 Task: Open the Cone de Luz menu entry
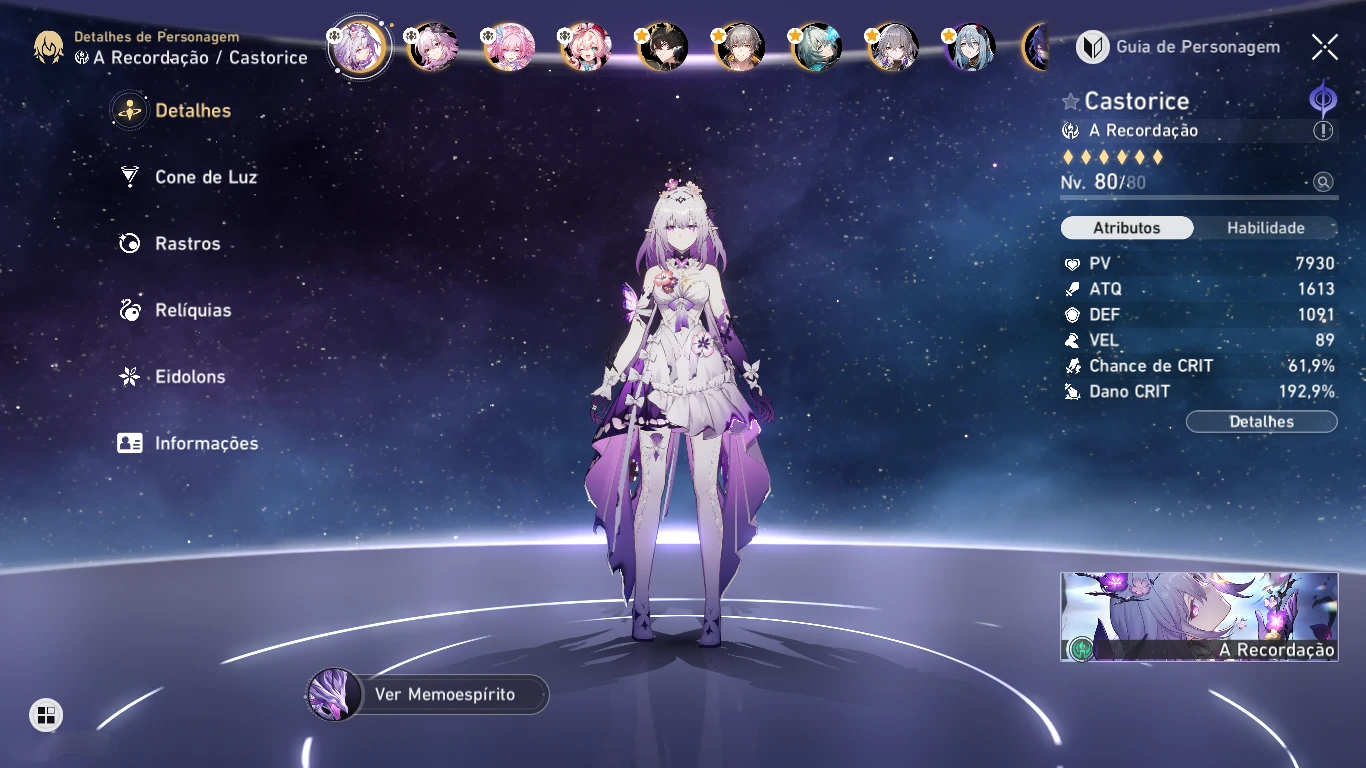coord(205,177)
